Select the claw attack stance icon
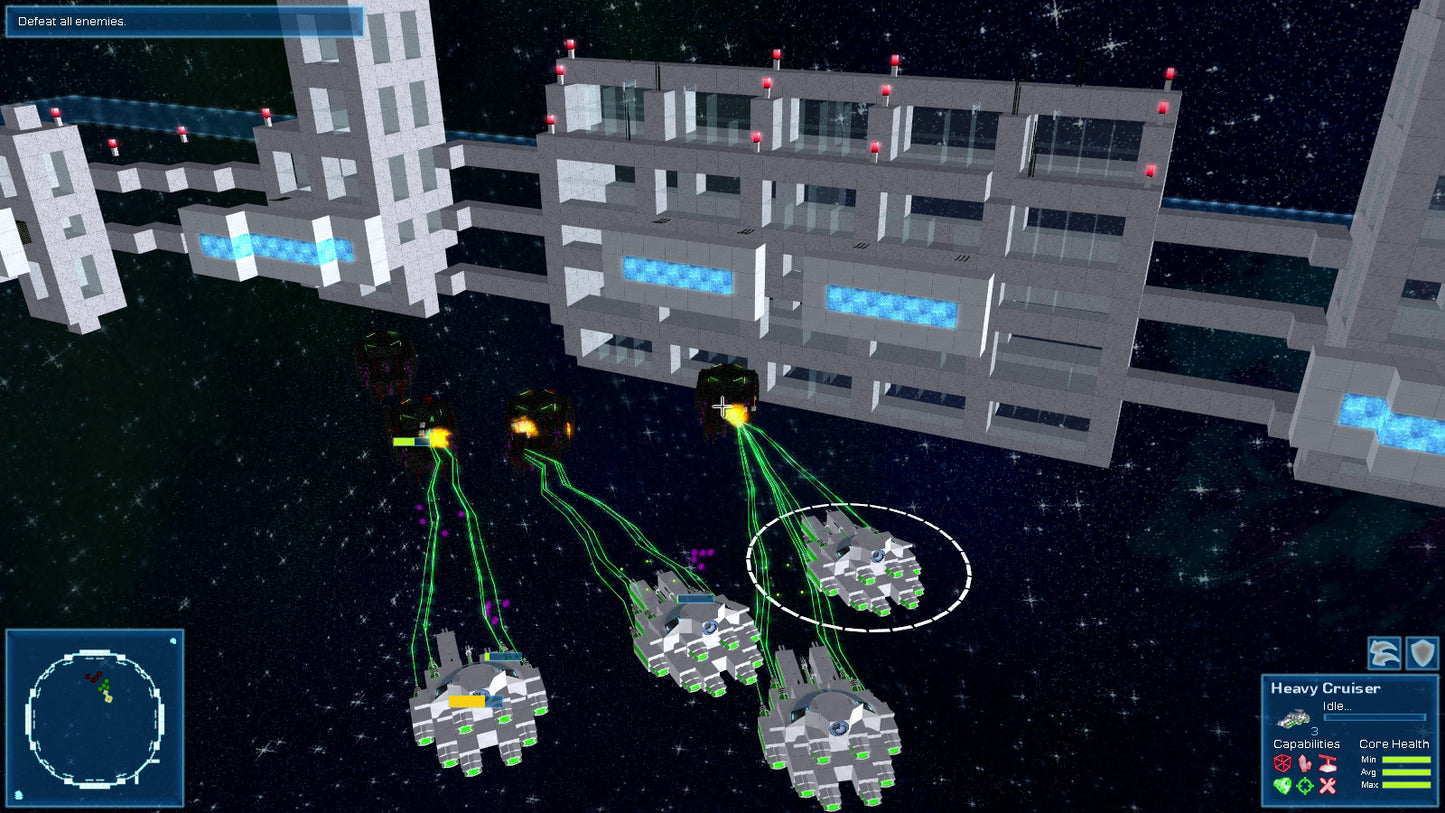This screenshot has width=1445, height=813. point(1384,653)
